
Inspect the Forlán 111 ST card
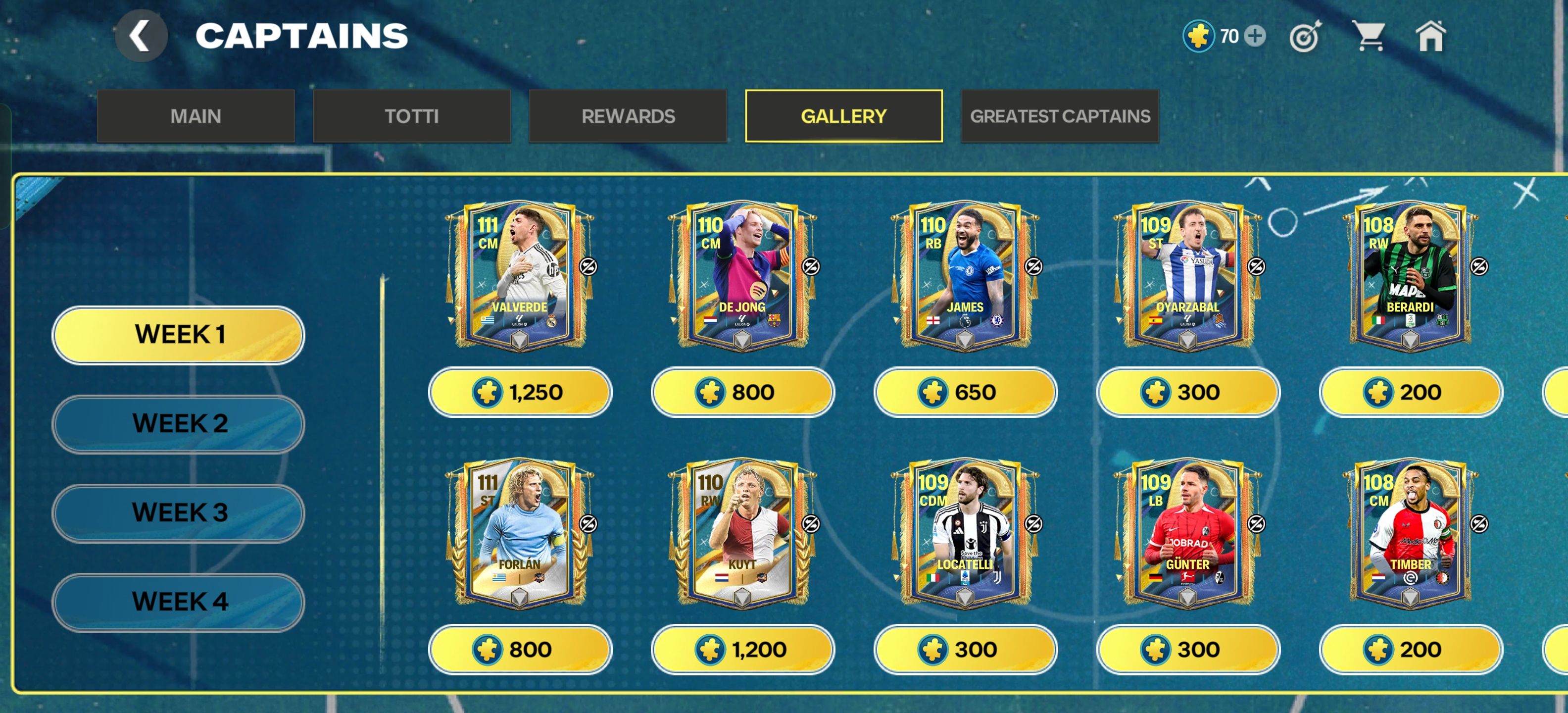519,533
